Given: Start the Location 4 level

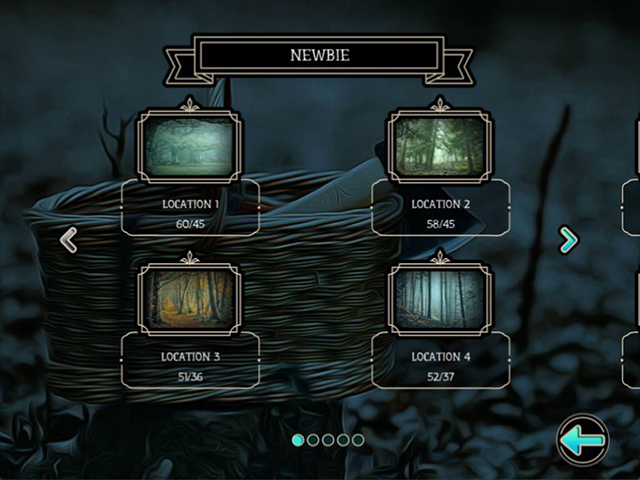Looking at the screenshot, I should click(440, 297).
